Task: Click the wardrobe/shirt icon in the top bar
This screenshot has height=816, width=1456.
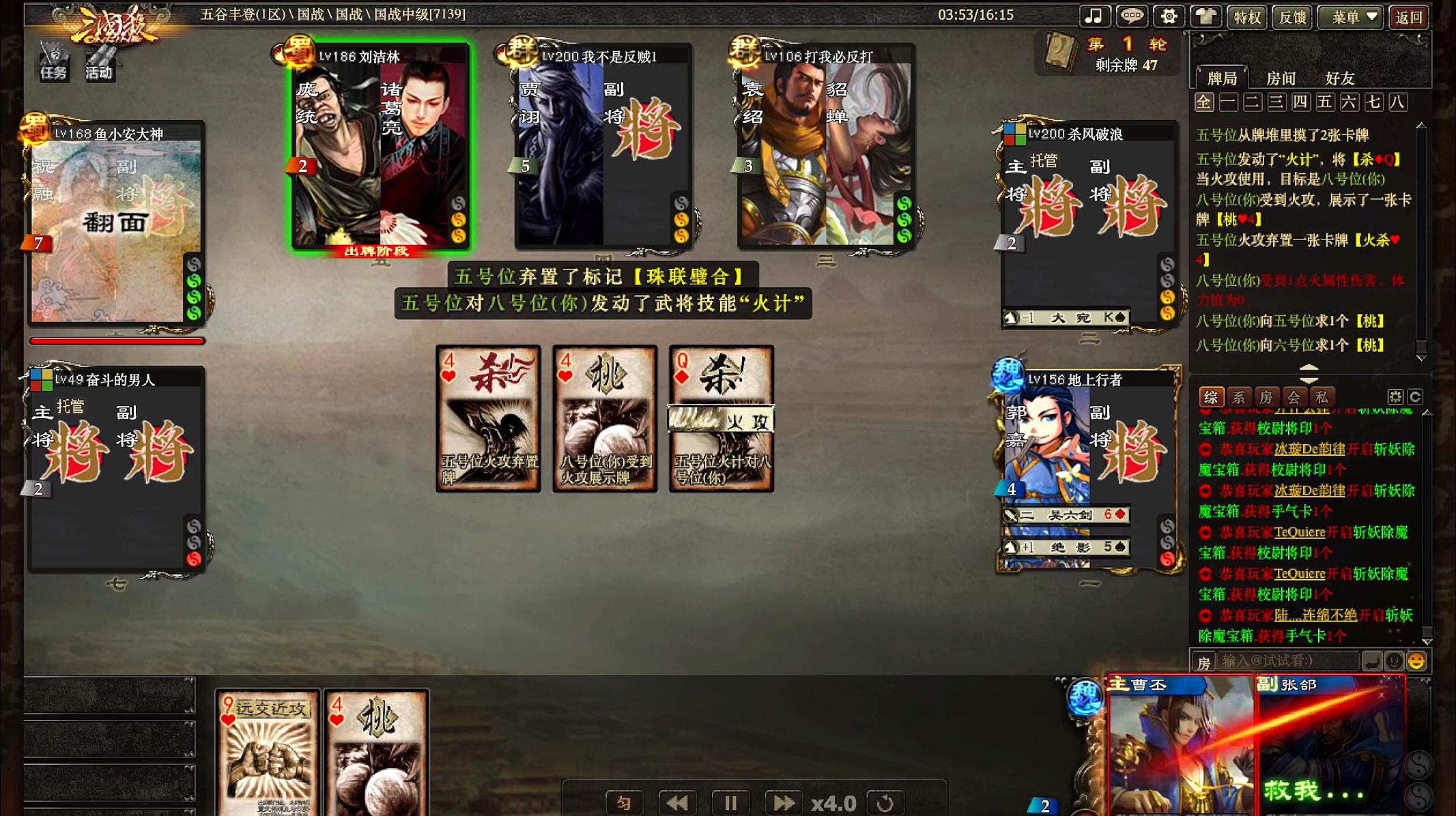Action: [1206, 16]
